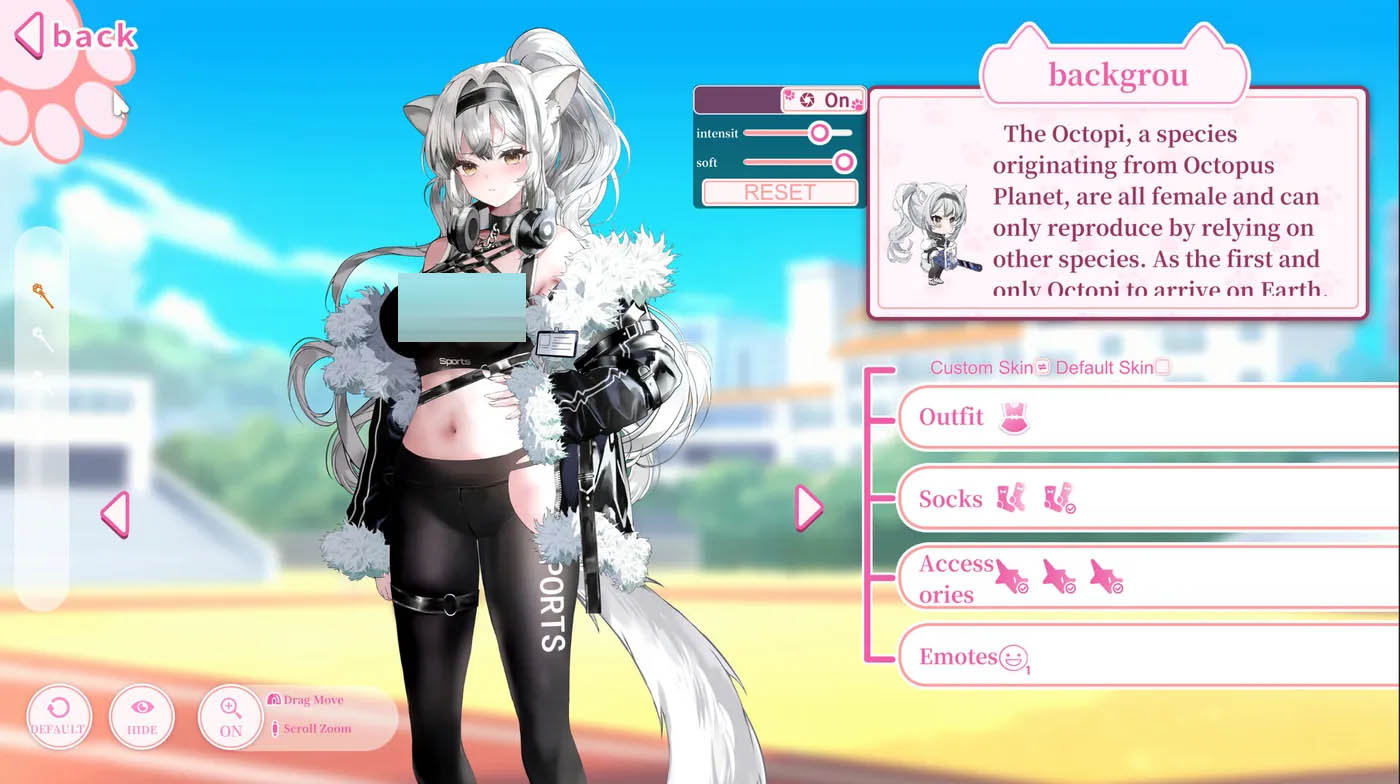Click the right character navigation arrow
This screenshot has height=784, width=1400.
click(x=809, y=508)
